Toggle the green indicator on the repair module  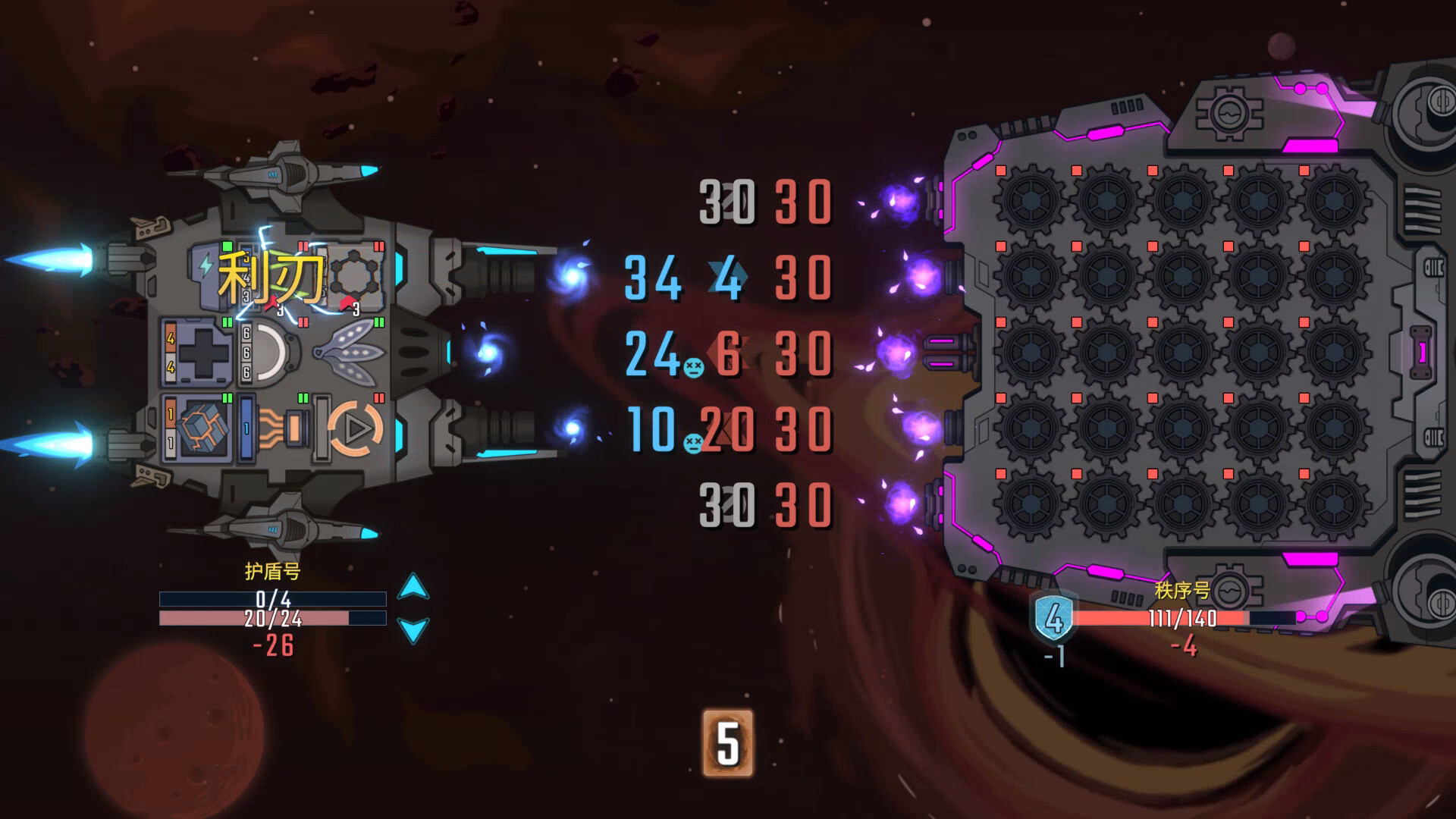(x=227, y=321)
